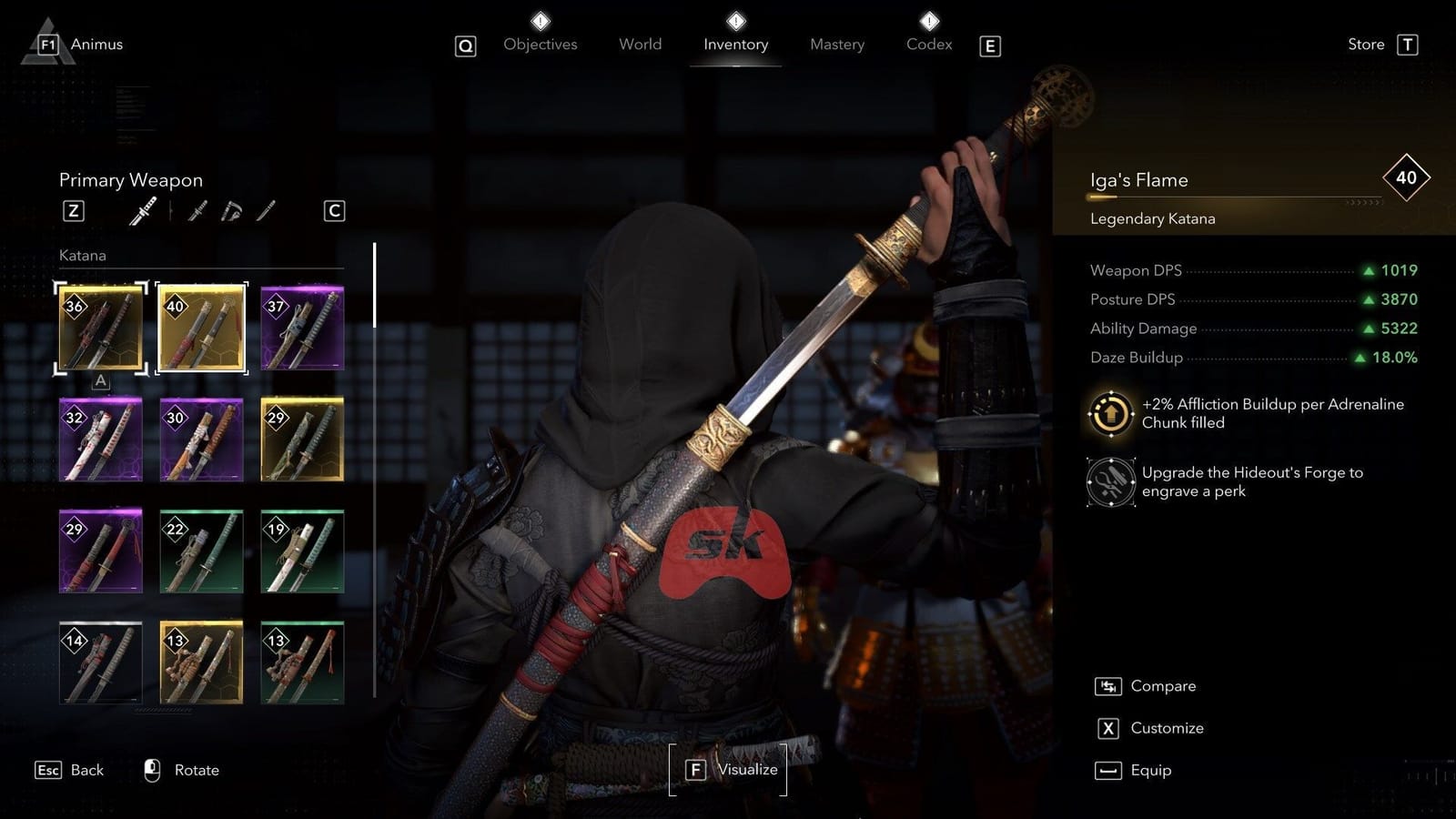Select the second weapon type icon
1456x819 pixels.
tap(197, 210)
